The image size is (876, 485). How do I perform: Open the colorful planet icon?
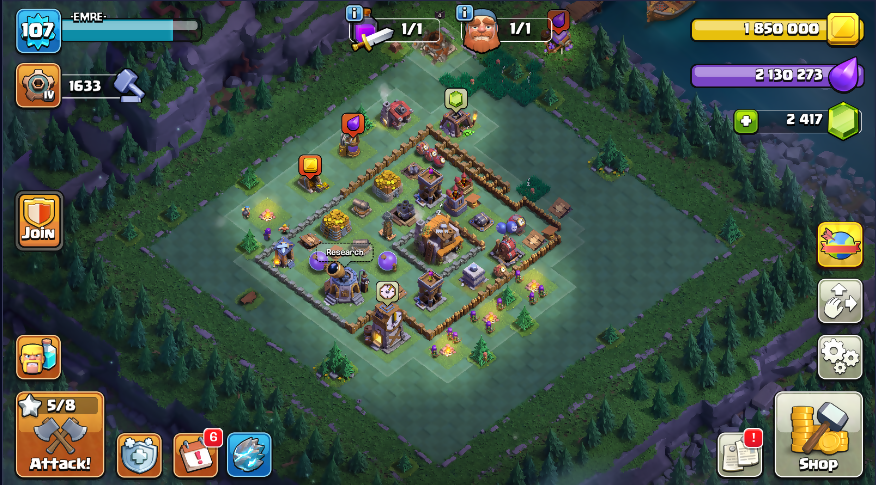[x=840, y=246]
